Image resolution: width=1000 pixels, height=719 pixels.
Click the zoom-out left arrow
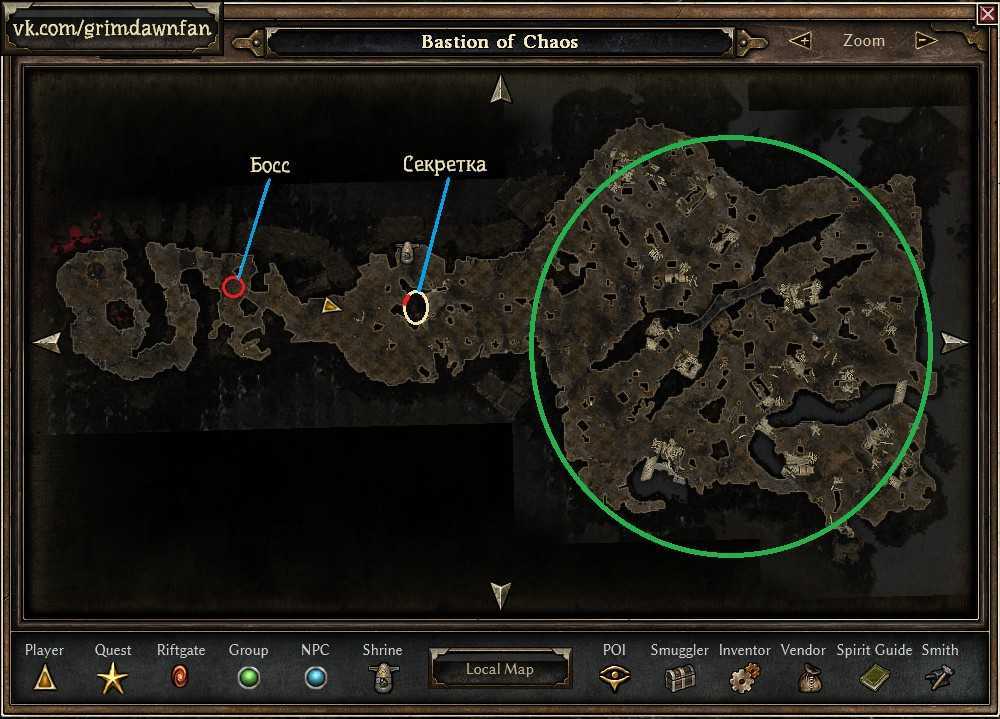[x=799, y=41]
